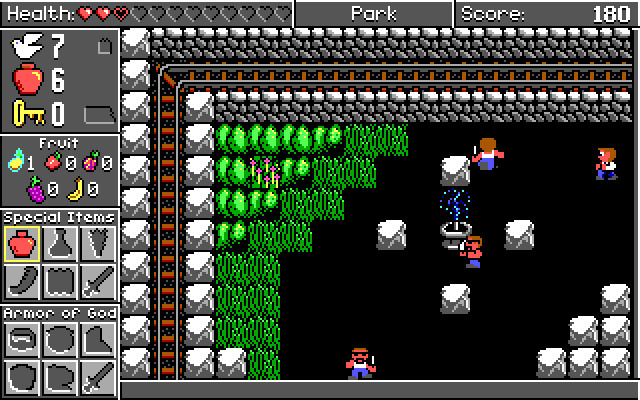This screenshot has width=640, height=400.
Task: Click the belt slot in Armor of God
Action: 22,340
